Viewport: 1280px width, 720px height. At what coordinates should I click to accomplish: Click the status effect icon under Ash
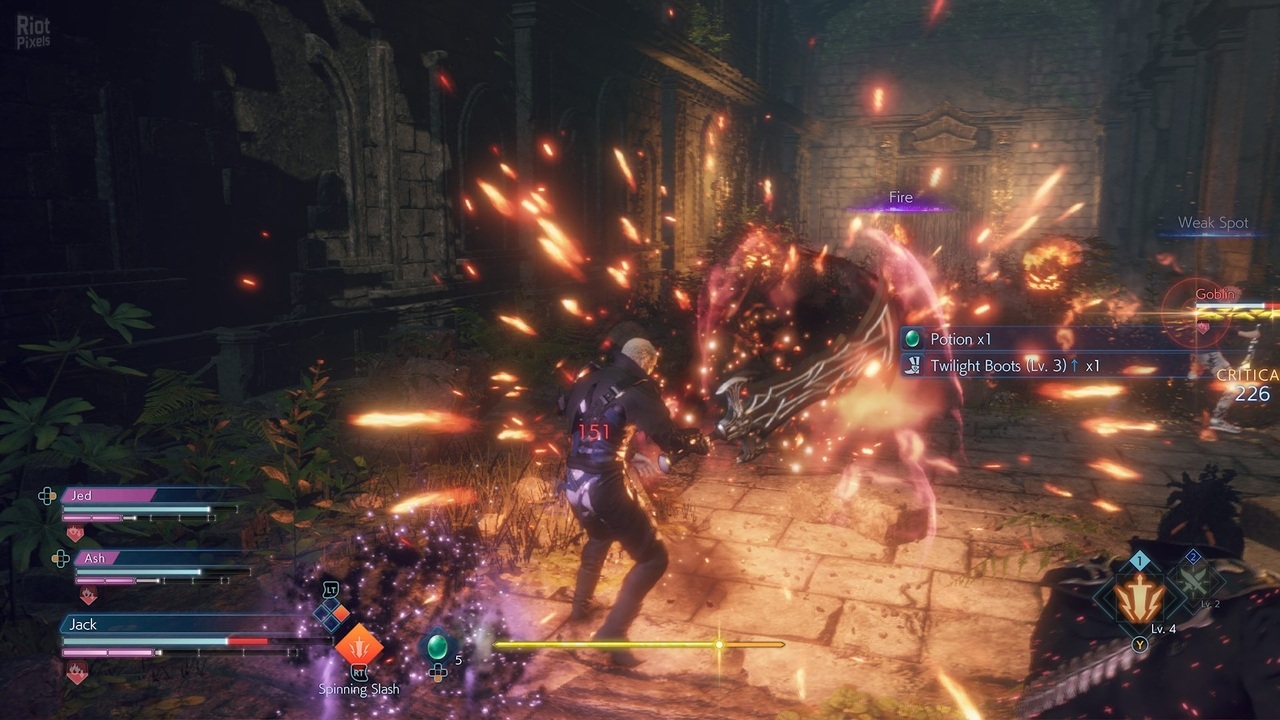88,596
